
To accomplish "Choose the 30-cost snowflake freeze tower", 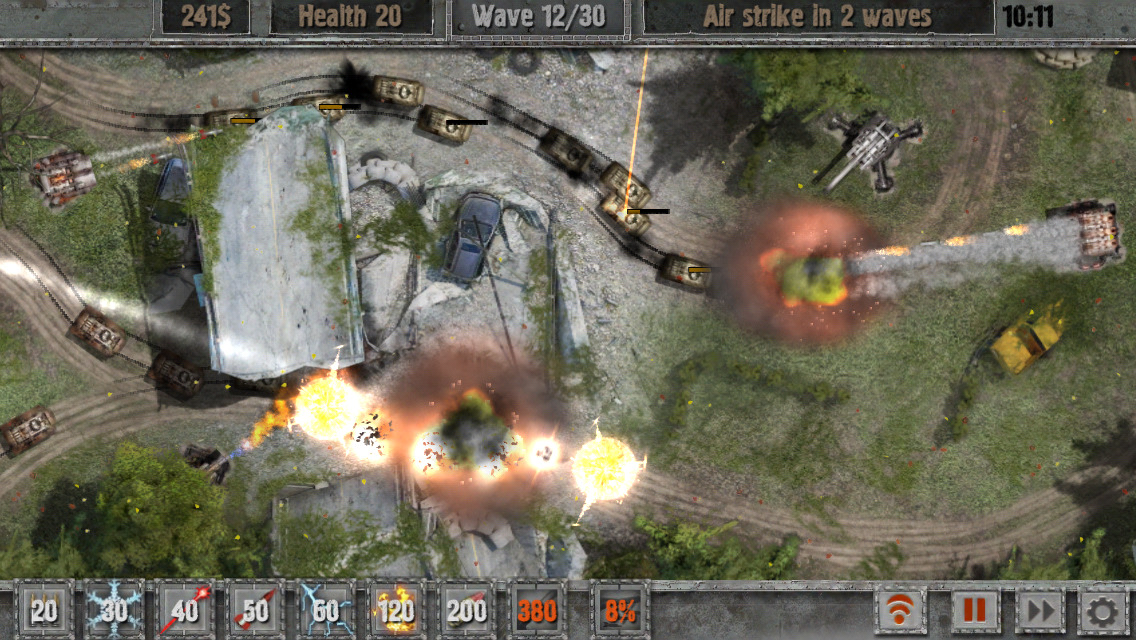I will [115, 610].
